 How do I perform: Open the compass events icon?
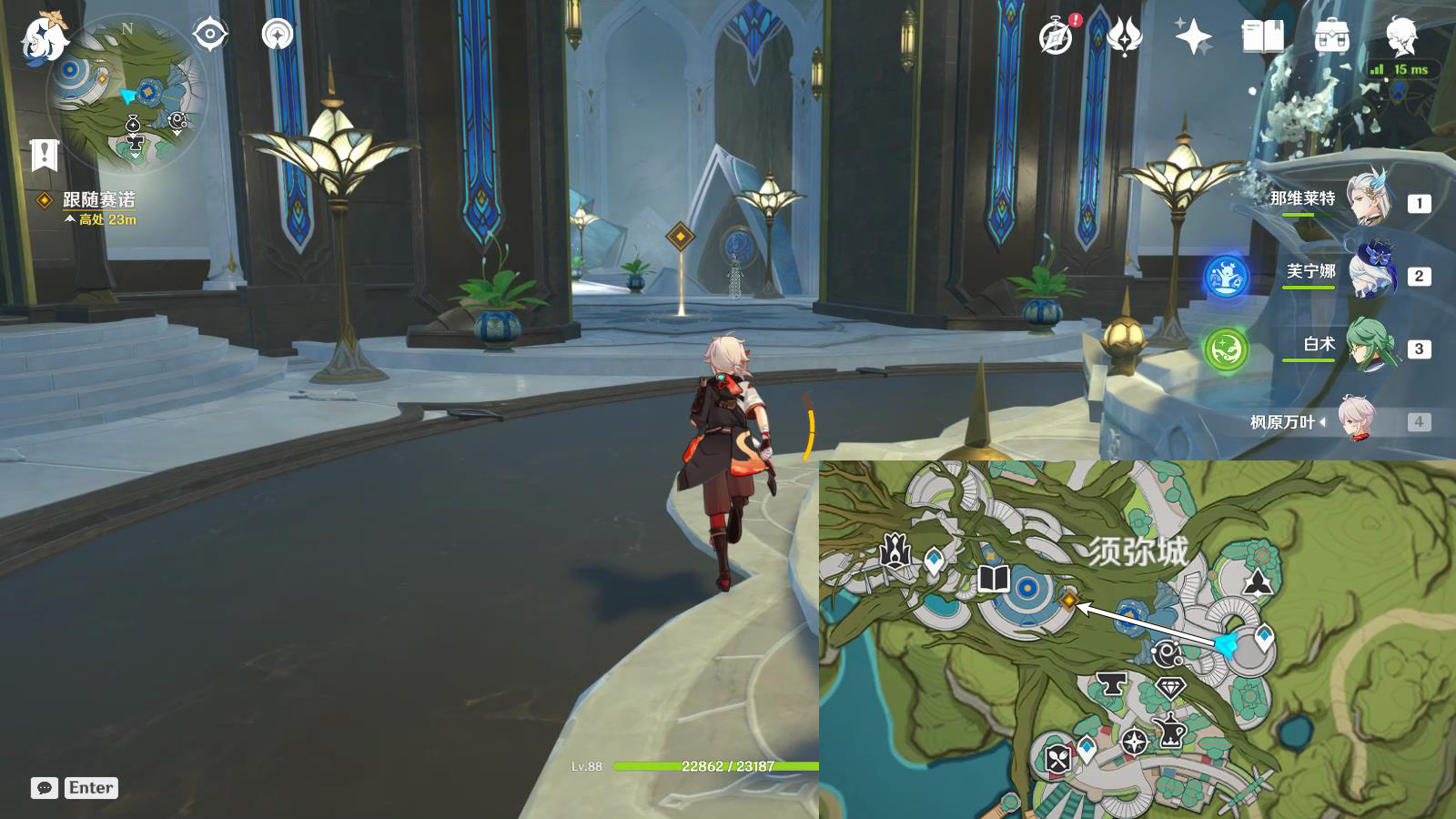tap(1057, 37)
